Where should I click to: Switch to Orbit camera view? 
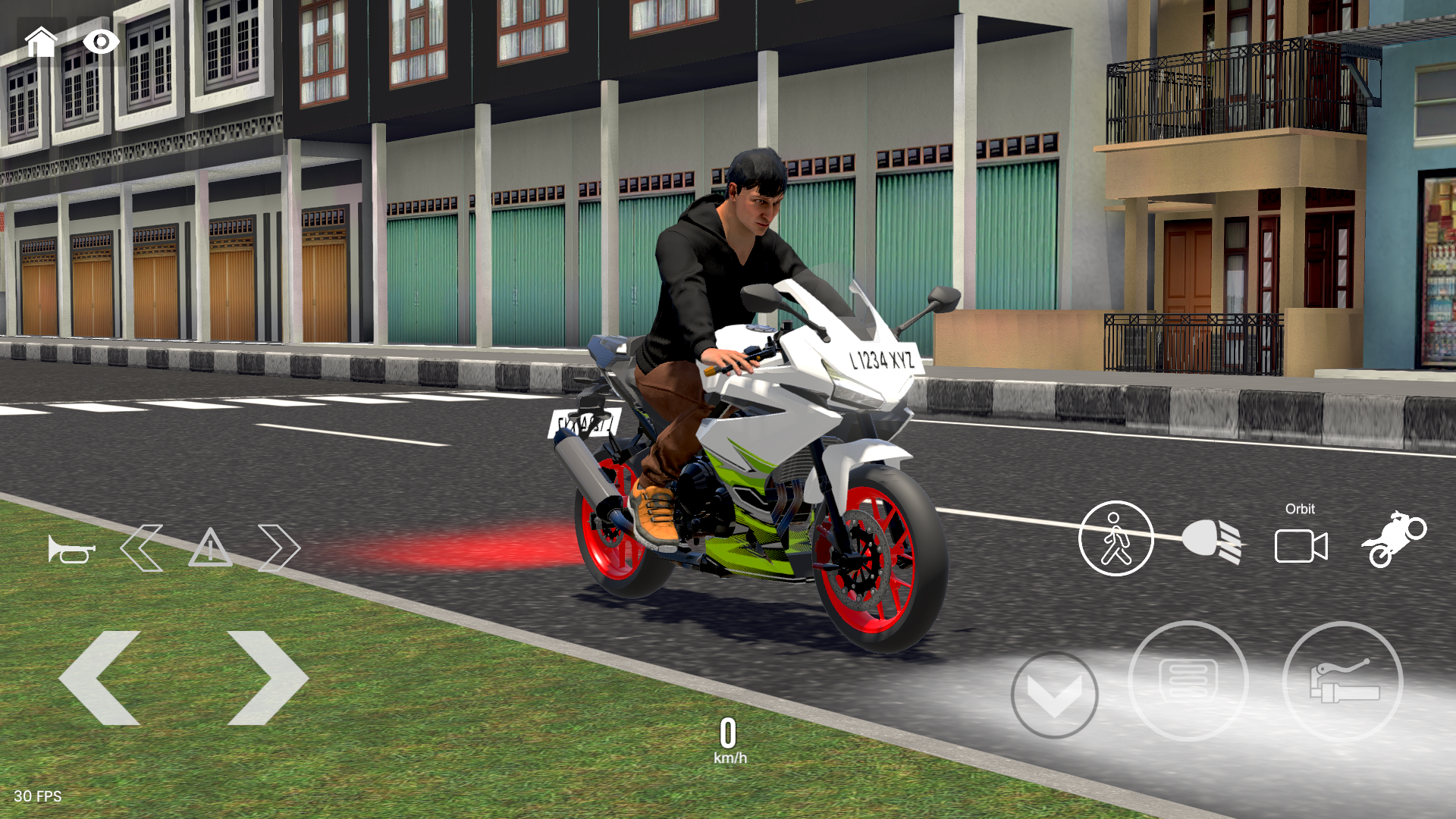coord(1301,544)
